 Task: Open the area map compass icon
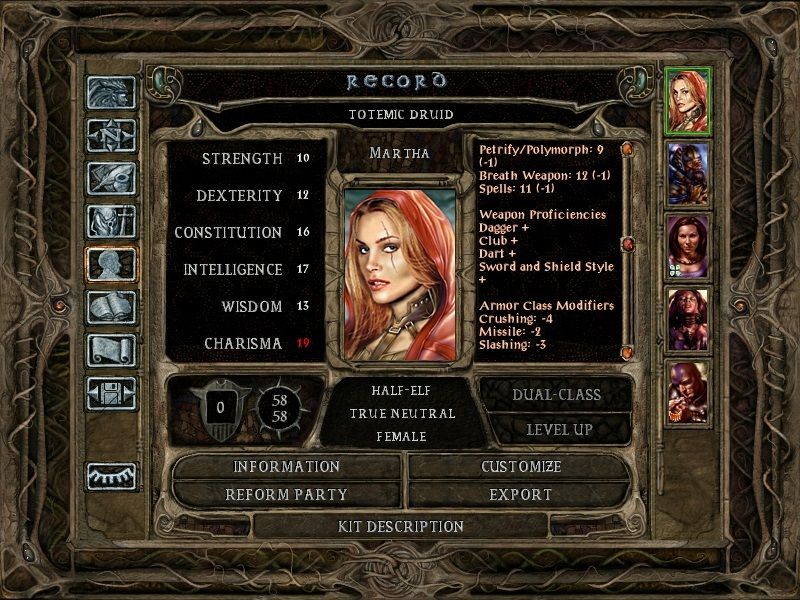coord(111,135)
